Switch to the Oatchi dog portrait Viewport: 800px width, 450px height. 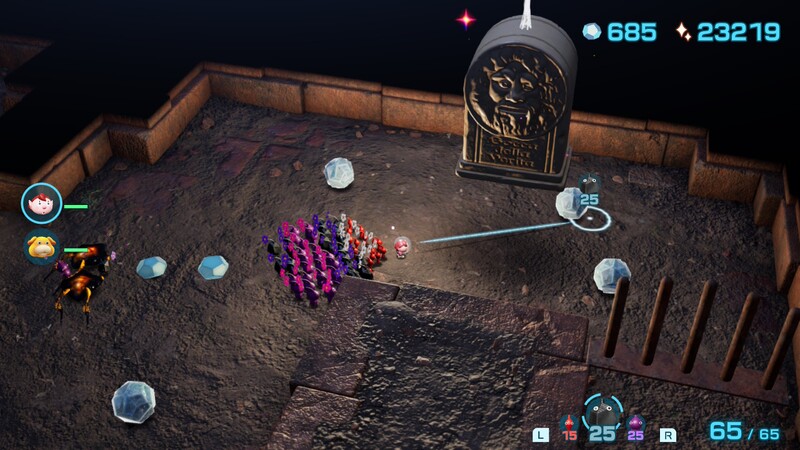click(x=42, y=247)
